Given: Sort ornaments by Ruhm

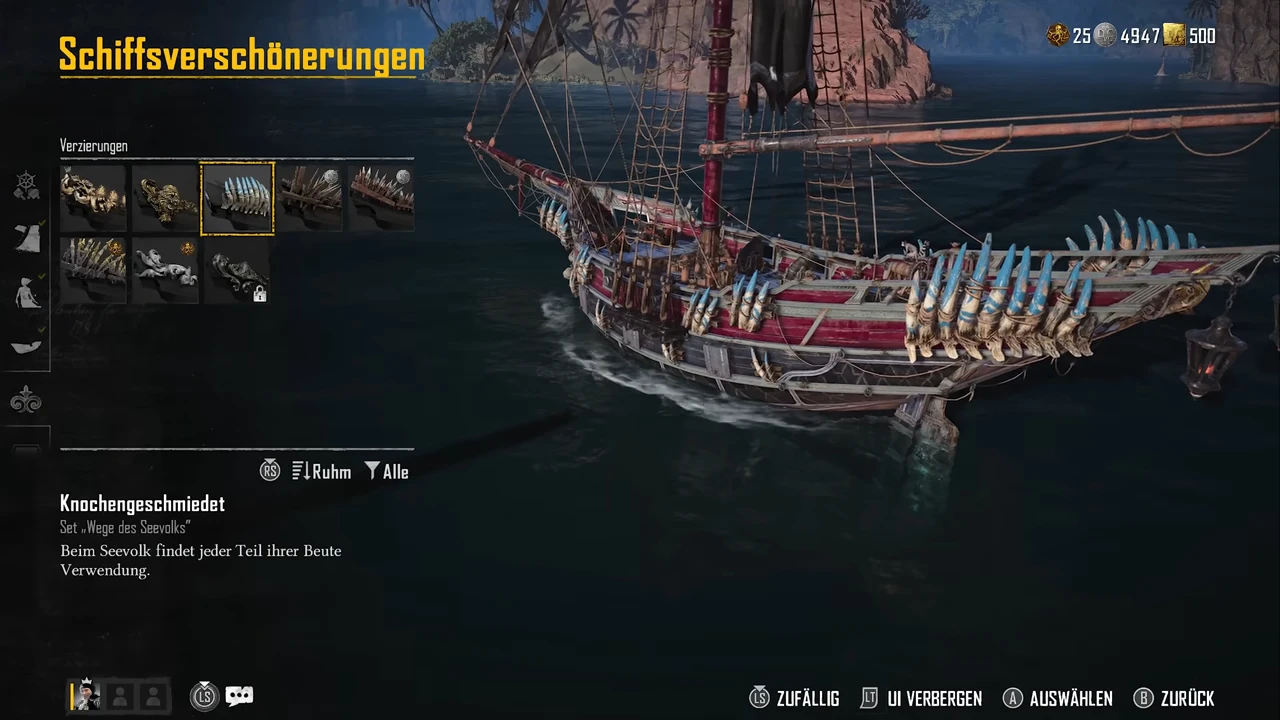Looking at the screenshot, I should (322, 471).
